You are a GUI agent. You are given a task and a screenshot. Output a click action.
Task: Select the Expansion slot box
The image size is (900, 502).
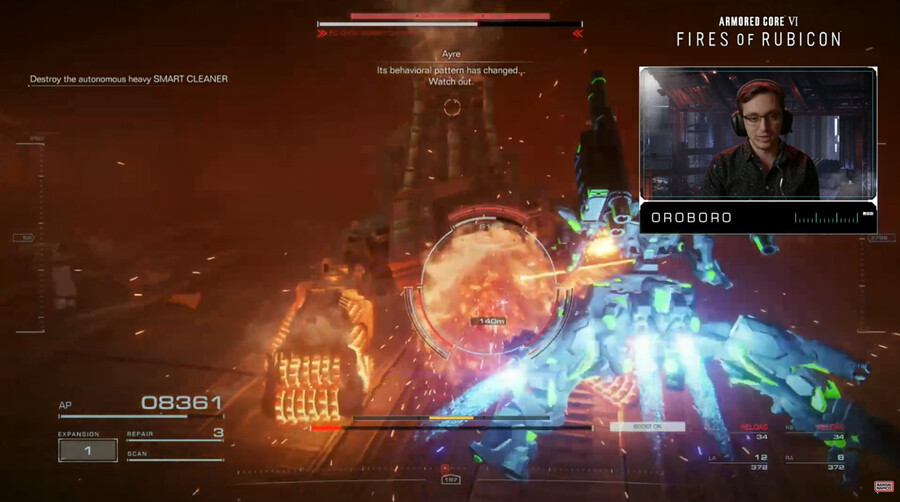[87, 450]
